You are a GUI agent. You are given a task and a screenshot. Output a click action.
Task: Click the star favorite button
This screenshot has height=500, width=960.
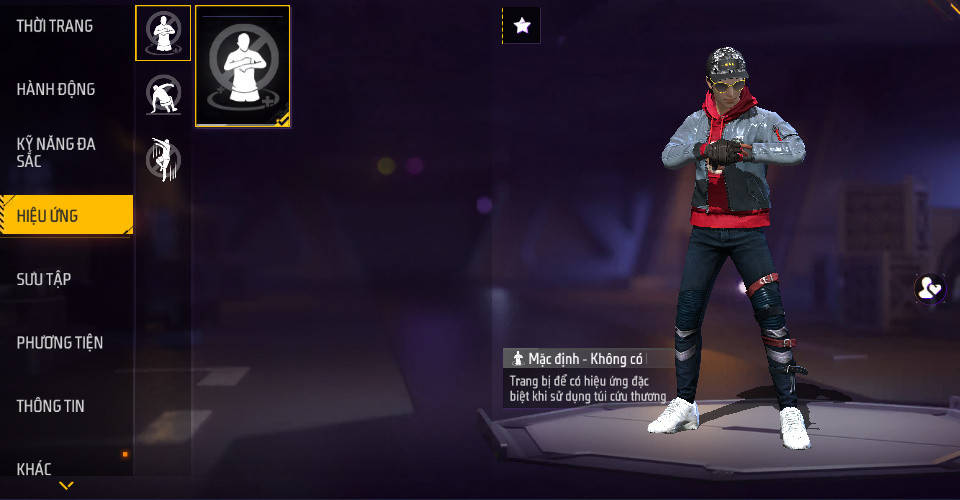(x=521, y=26)
